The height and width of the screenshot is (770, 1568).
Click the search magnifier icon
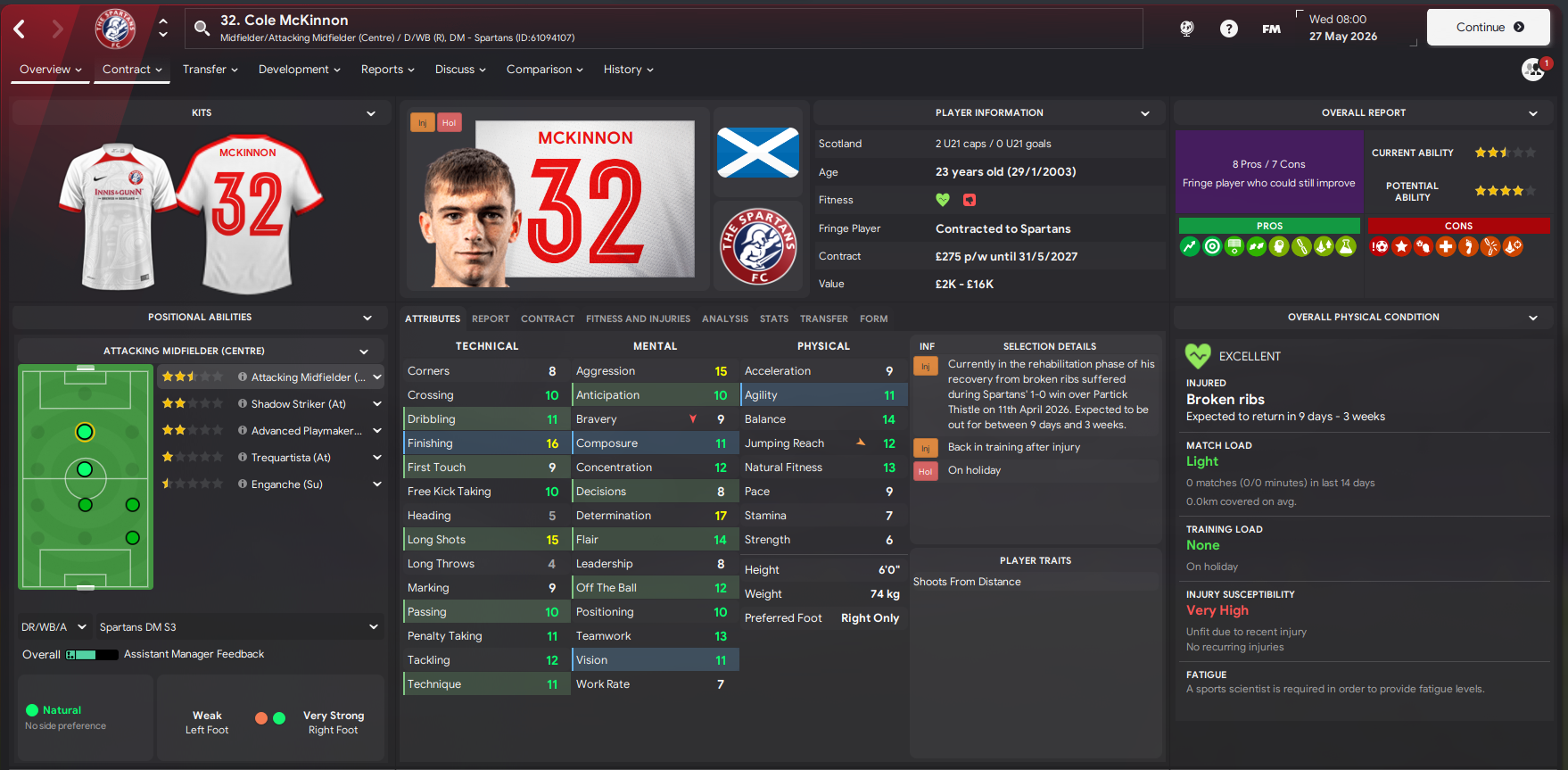click(x=202, y=29)
